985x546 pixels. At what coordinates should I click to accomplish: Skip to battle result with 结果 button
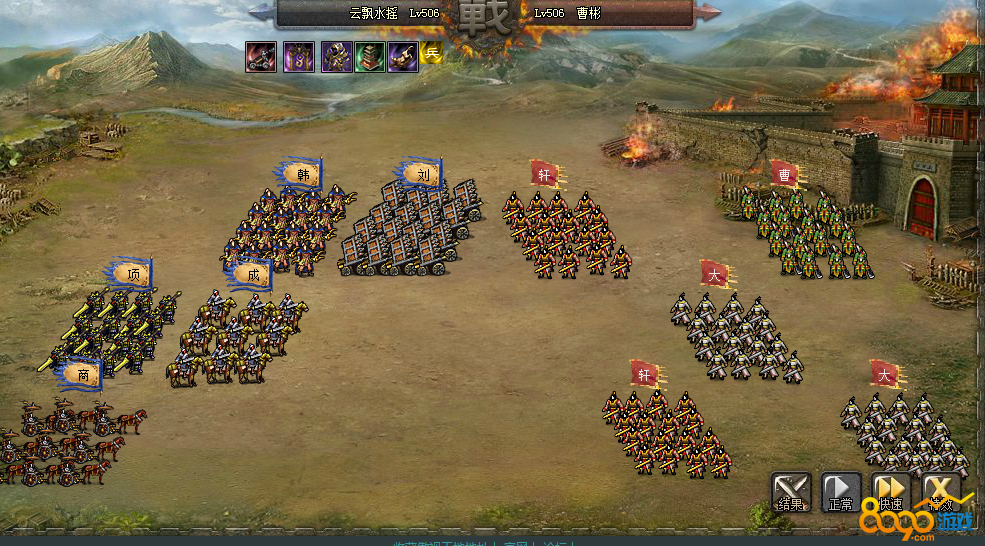(x=790, y=492)
